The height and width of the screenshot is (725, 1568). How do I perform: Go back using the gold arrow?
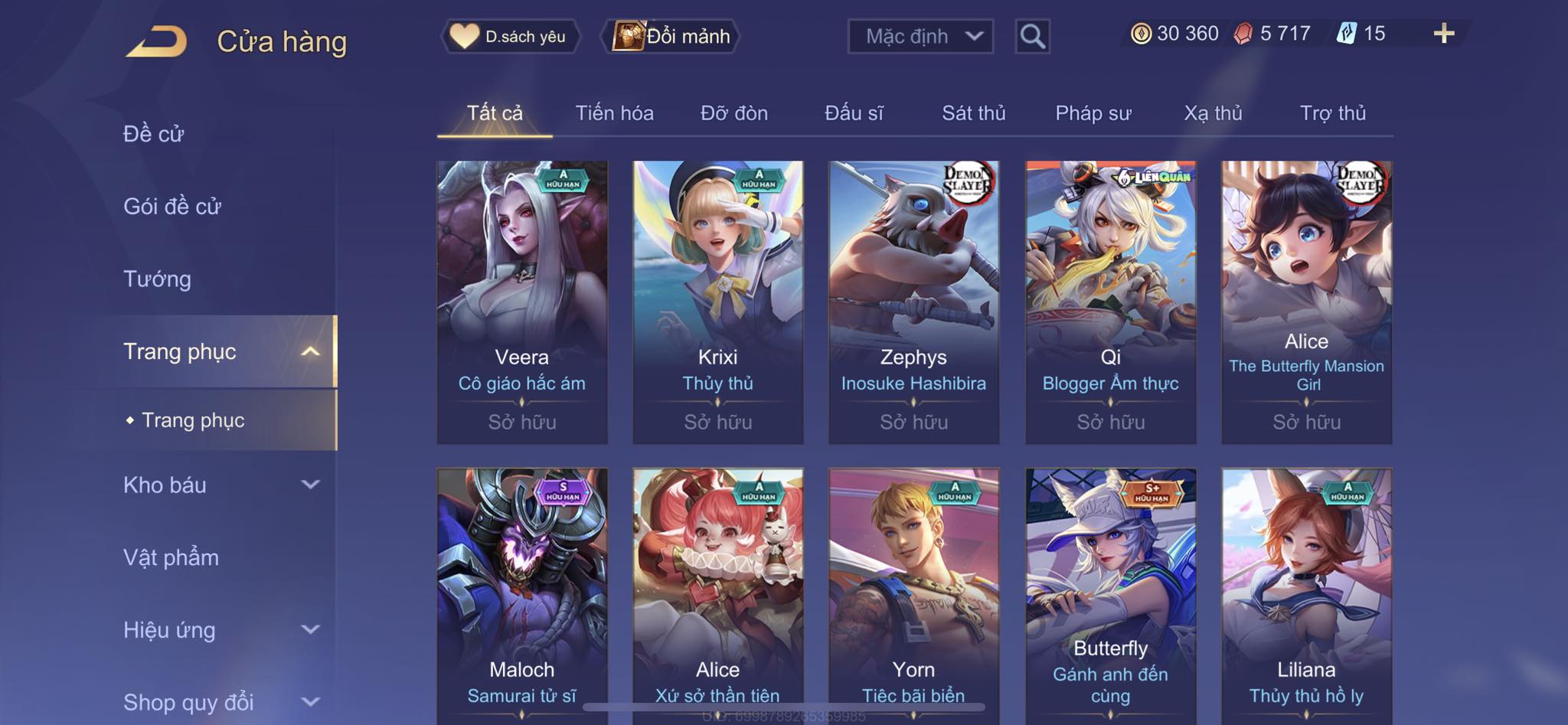157,41
